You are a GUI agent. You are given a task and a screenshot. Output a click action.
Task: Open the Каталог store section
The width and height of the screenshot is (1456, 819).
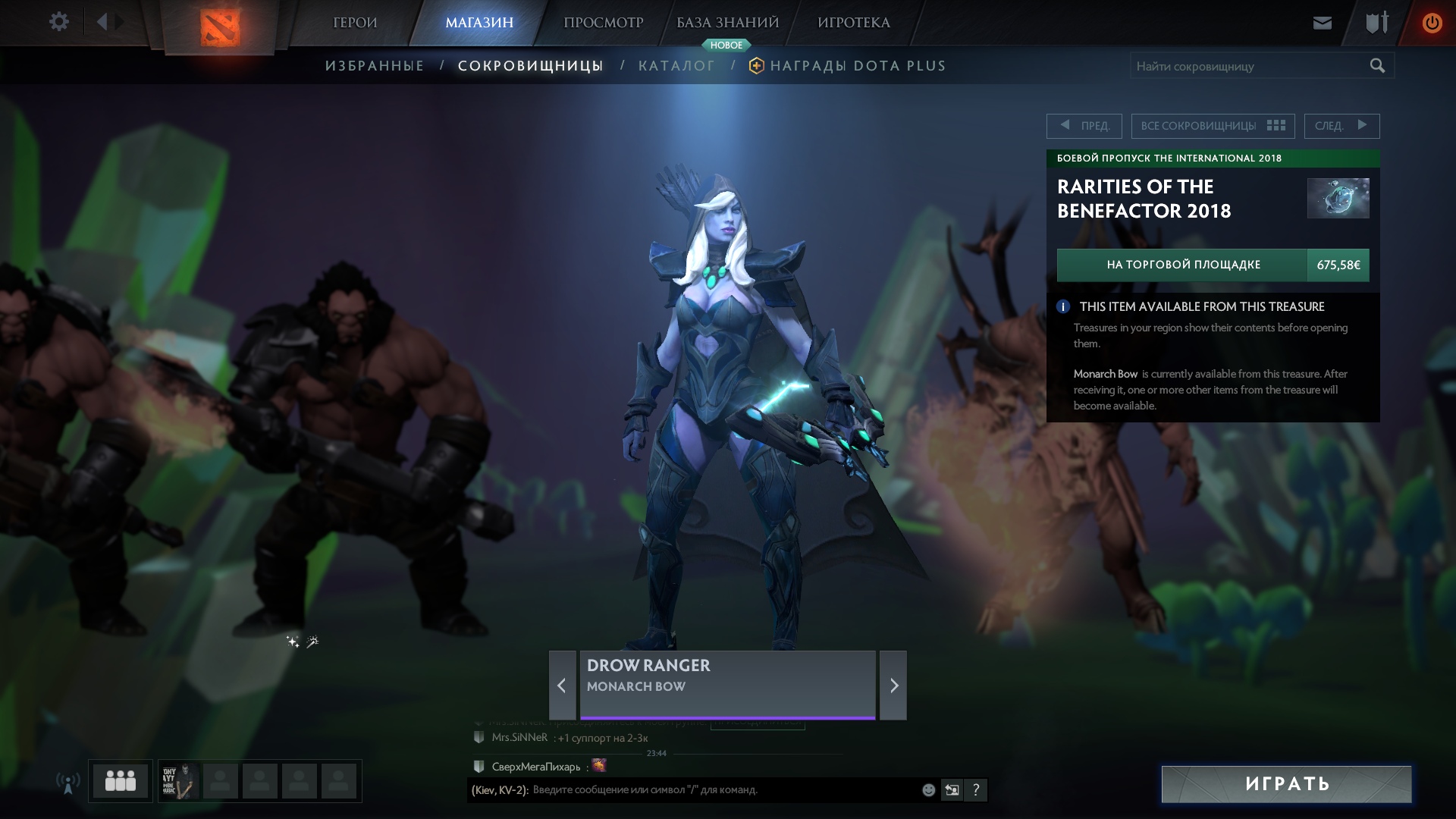click(x=676, y=66)
